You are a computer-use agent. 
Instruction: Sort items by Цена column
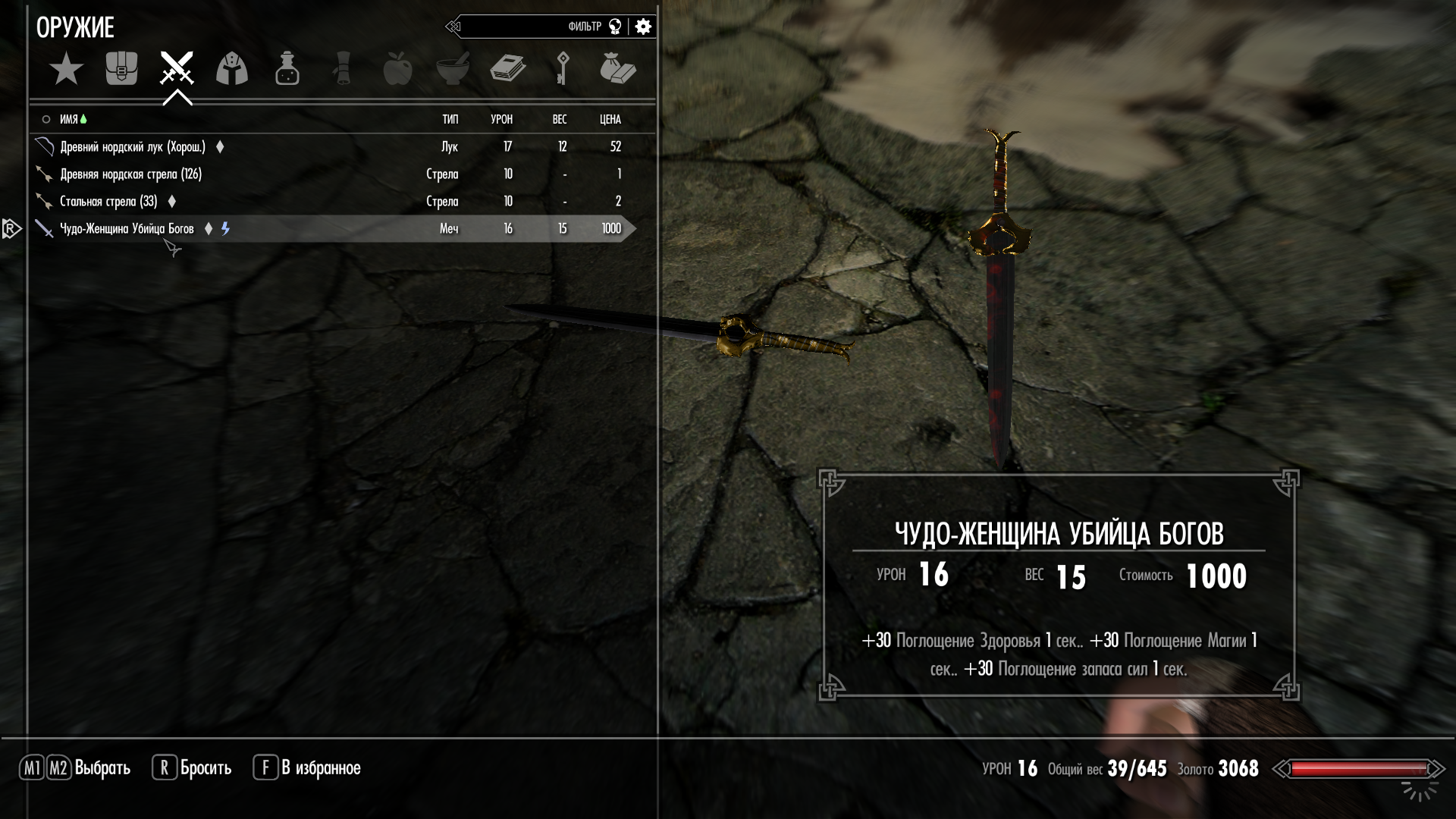coord(610,119)
